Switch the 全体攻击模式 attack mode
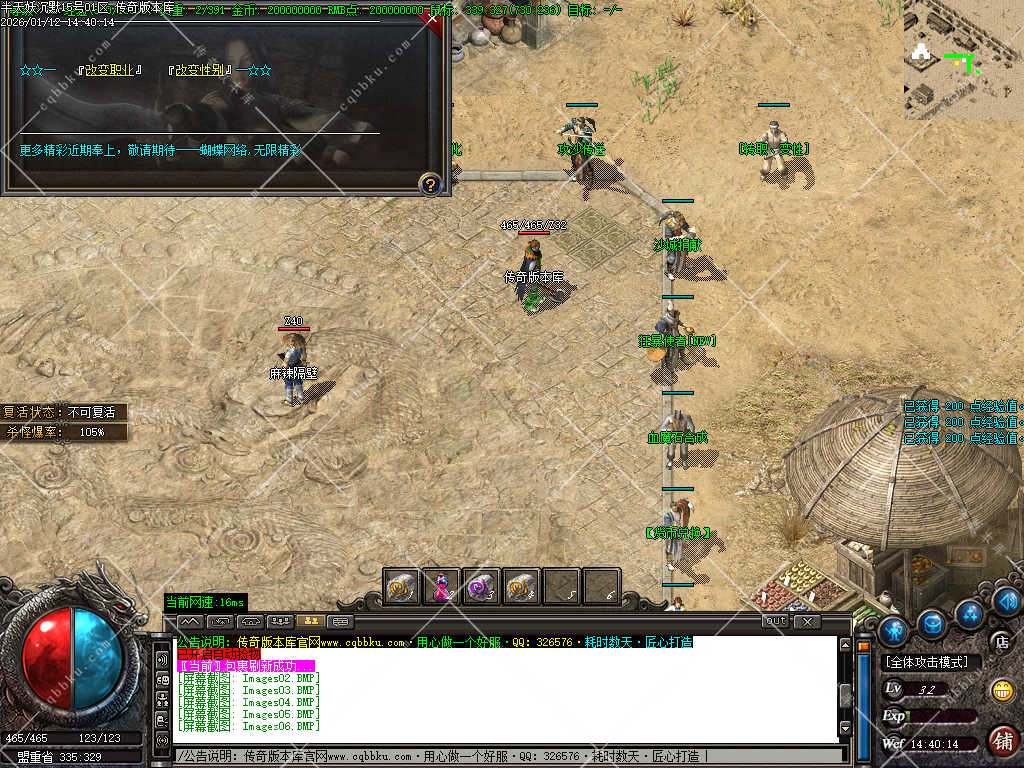1024x768 pixels. click(931, 662)
